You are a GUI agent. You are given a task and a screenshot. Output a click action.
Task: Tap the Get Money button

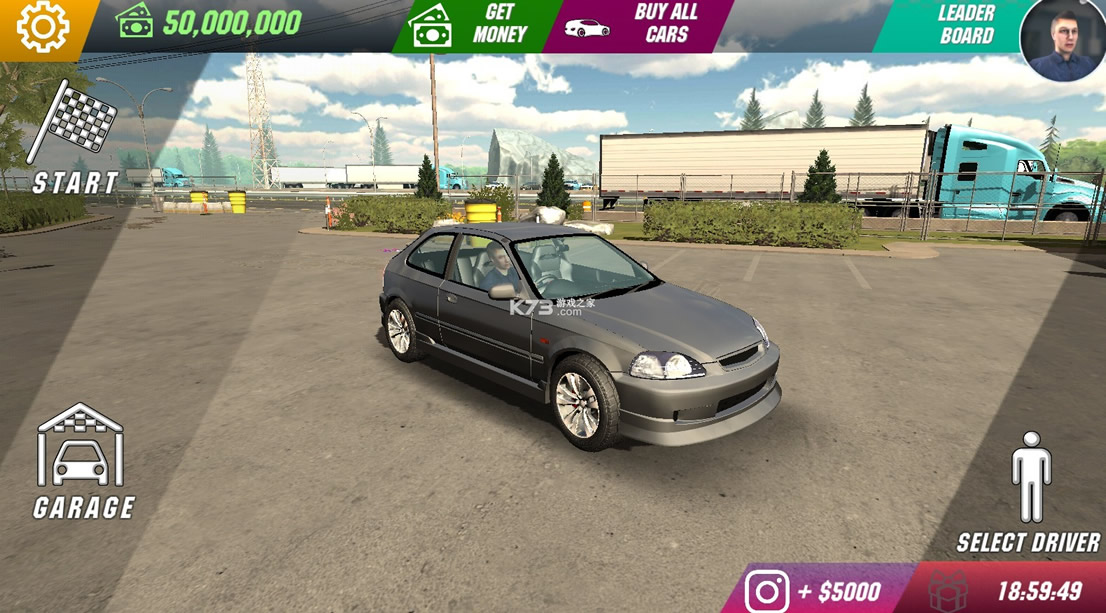coord(476,26)
